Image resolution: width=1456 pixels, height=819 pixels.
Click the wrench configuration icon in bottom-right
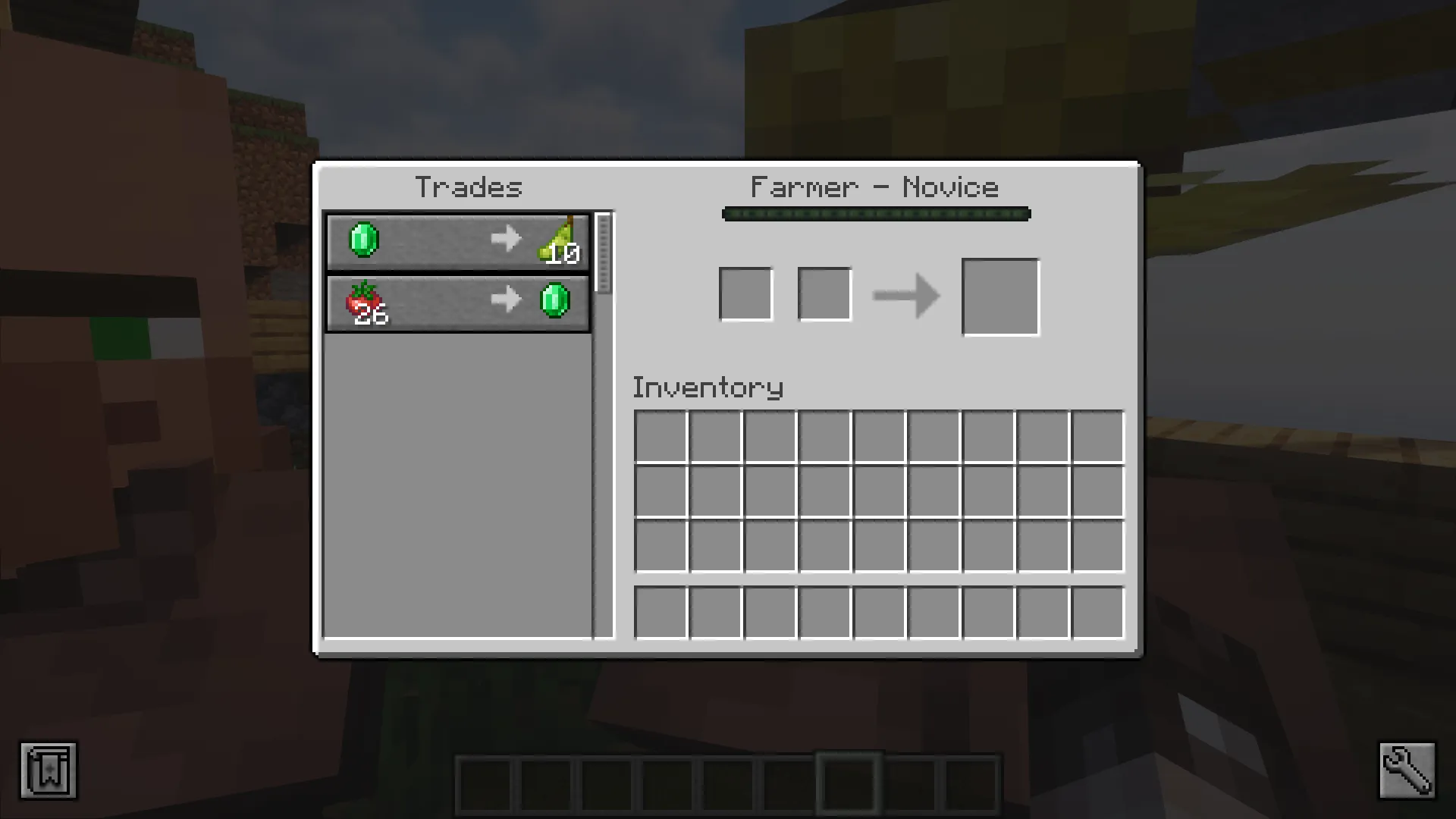1408,770
